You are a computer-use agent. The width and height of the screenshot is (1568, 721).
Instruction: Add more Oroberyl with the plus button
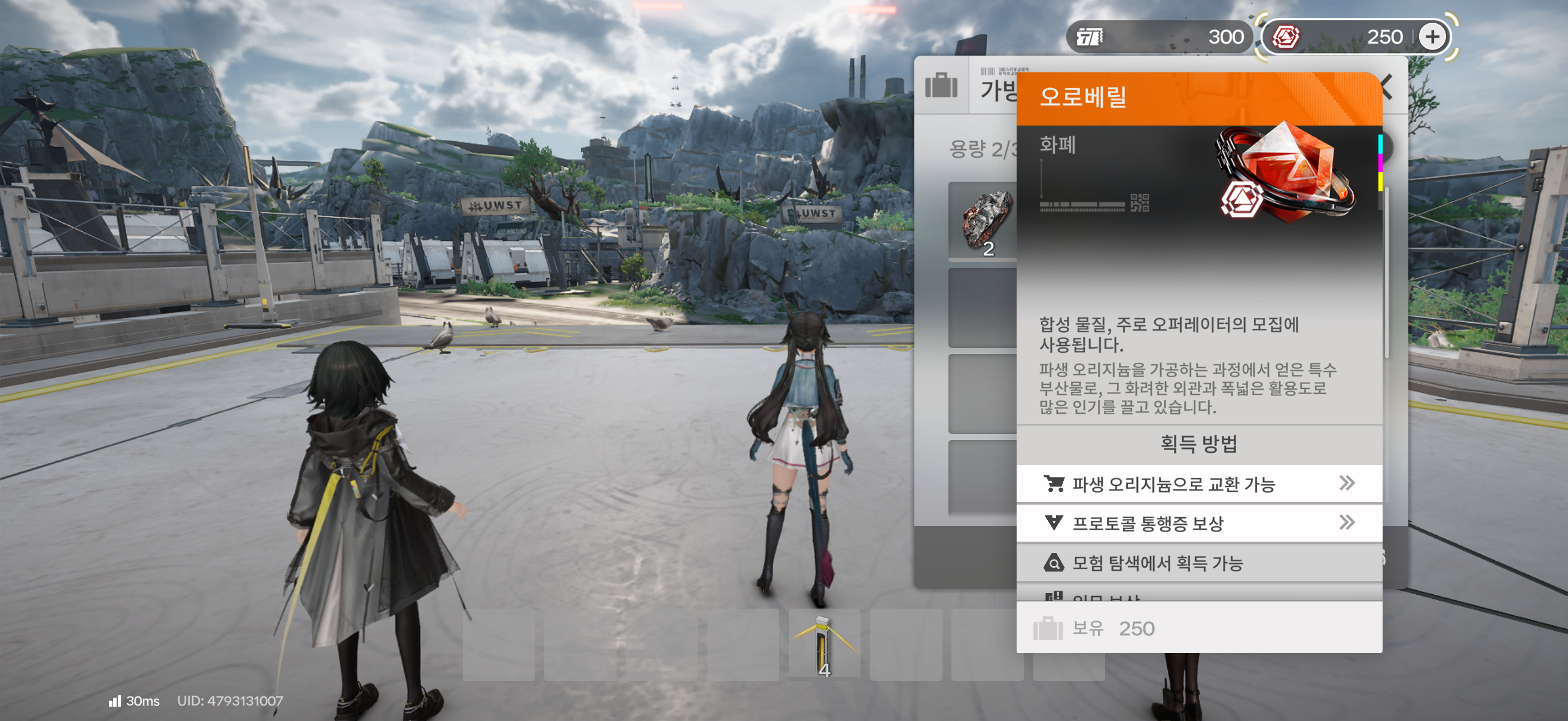(1432, 37)
